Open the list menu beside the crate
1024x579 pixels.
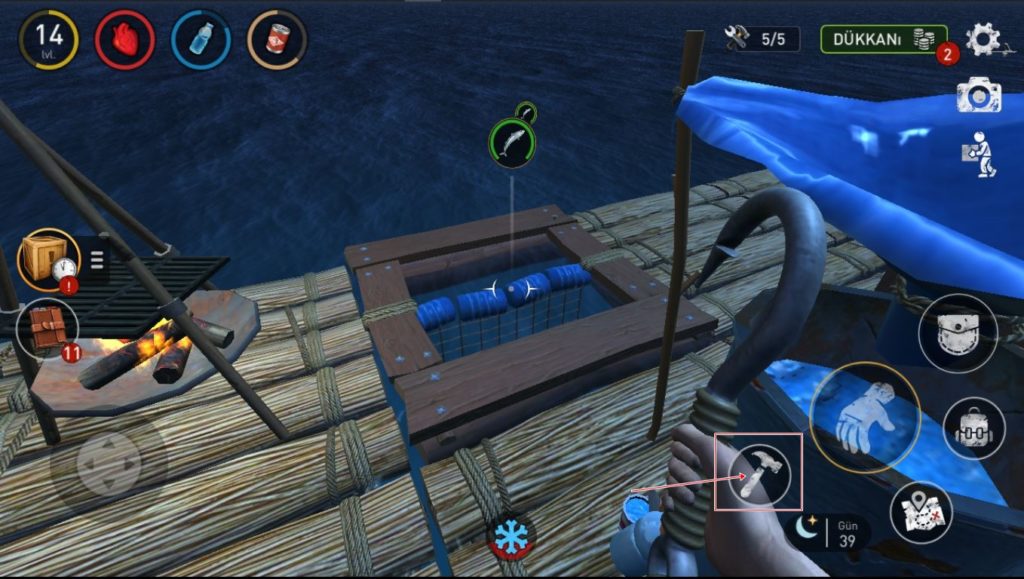(x=98, y=261)
